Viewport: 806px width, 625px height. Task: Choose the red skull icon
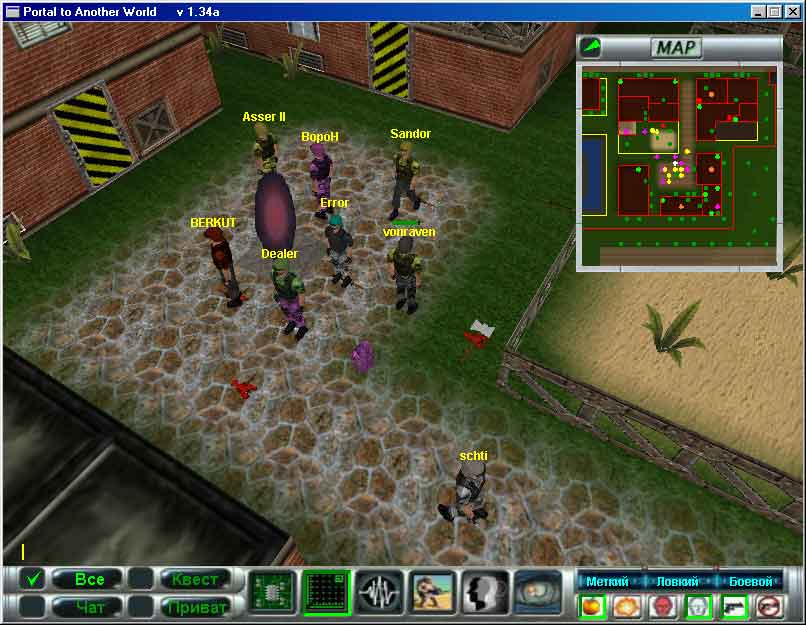663,606
